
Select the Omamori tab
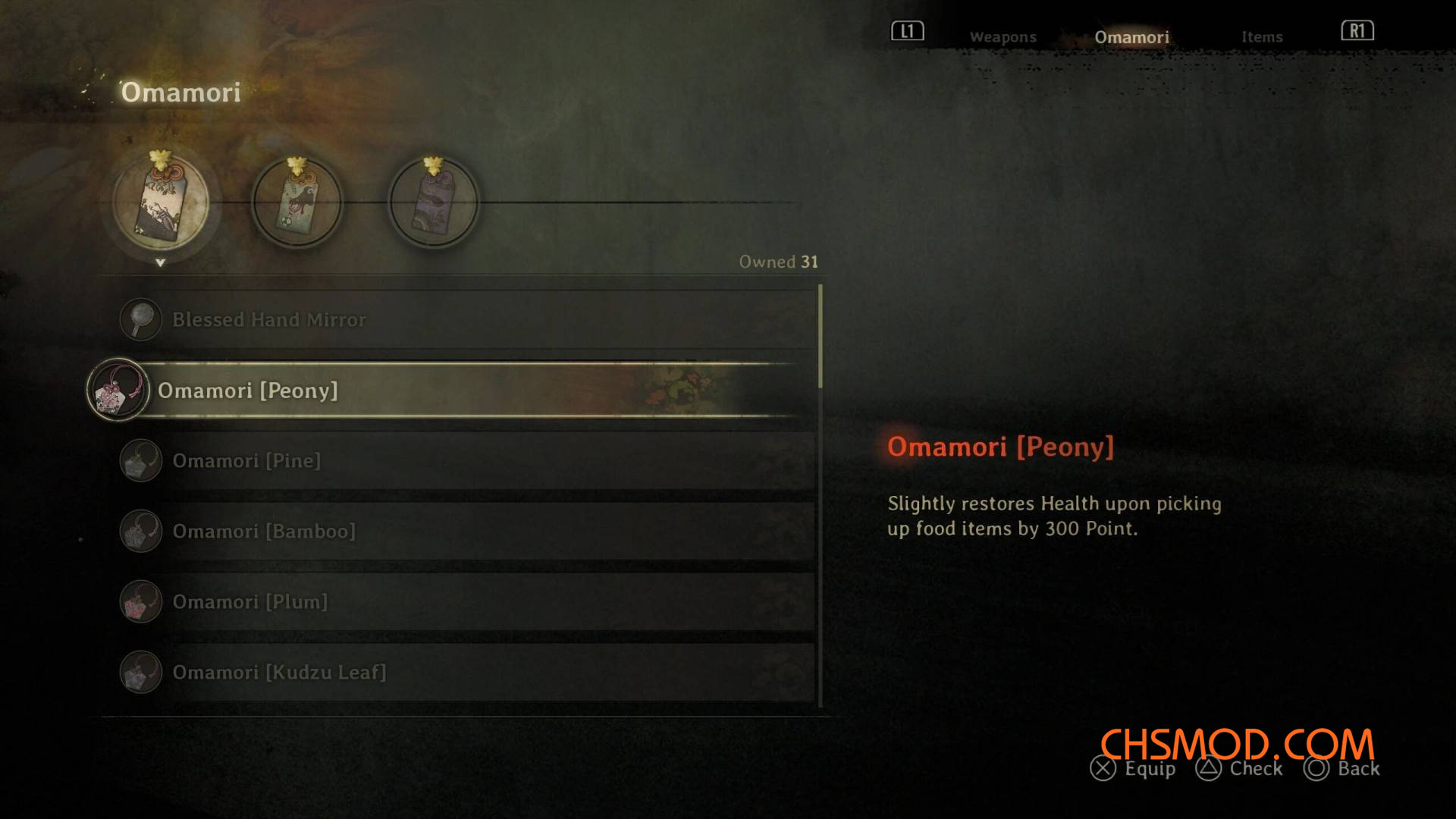[x=1131, y=37]
